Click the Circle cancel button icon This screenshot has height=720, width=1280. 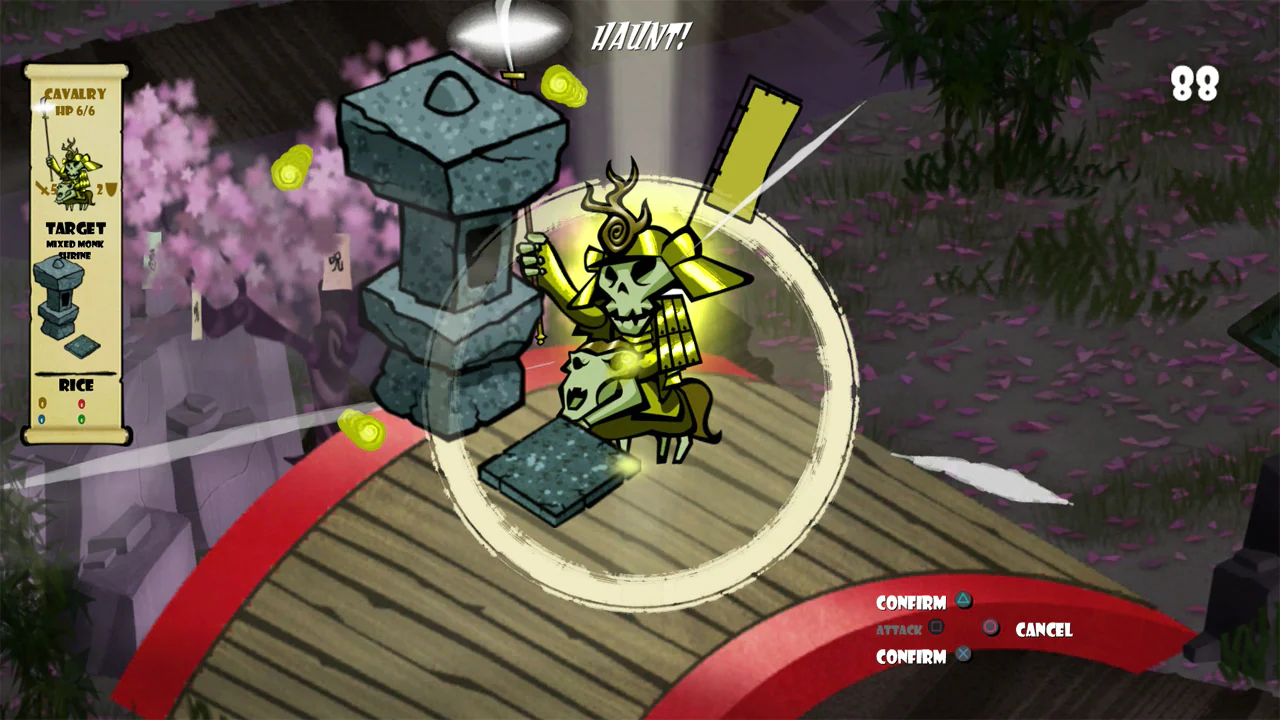989,629
